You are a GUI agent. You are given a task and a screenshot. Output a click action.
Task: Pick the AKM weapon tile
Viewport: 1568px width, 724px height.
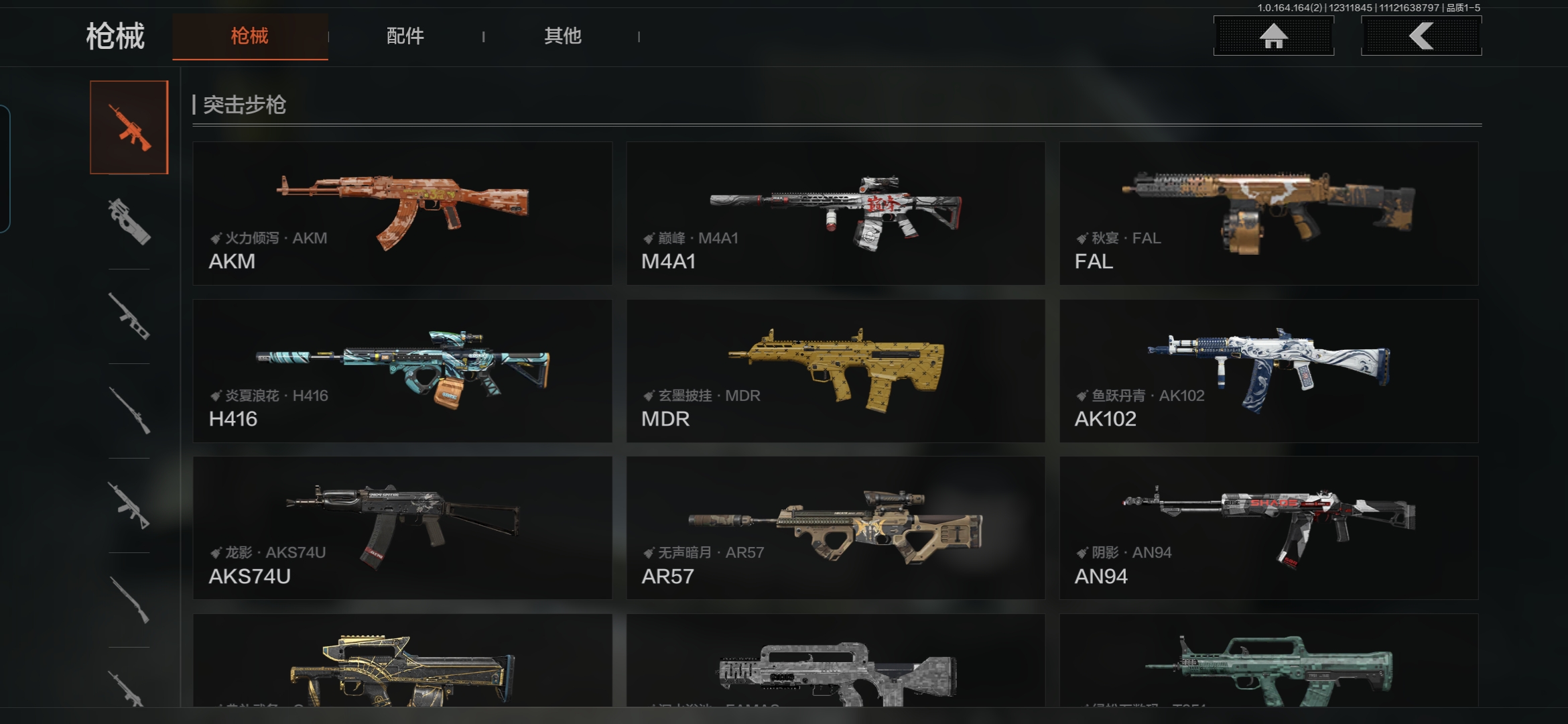click(402, 213)
